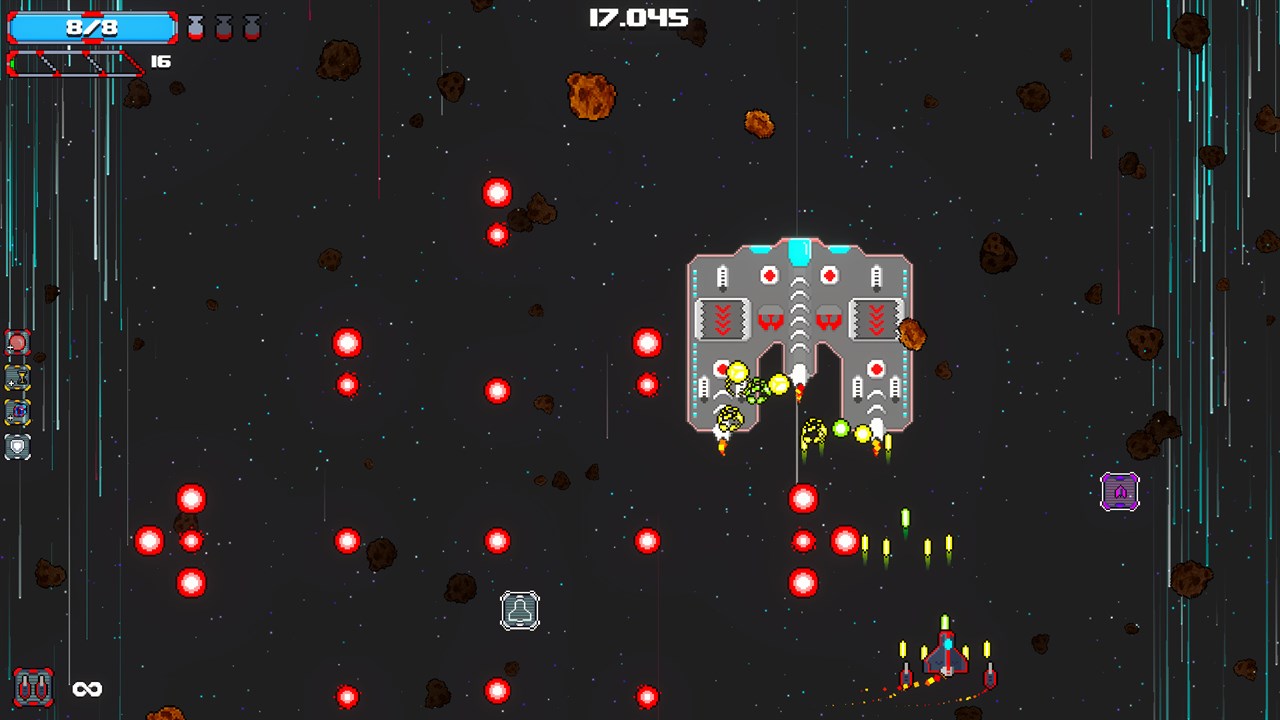Choose the blue swirl upgrade icon
The height and width of the screenshot is (720, 1280).
pyautogui.click(x=18, y=412)
